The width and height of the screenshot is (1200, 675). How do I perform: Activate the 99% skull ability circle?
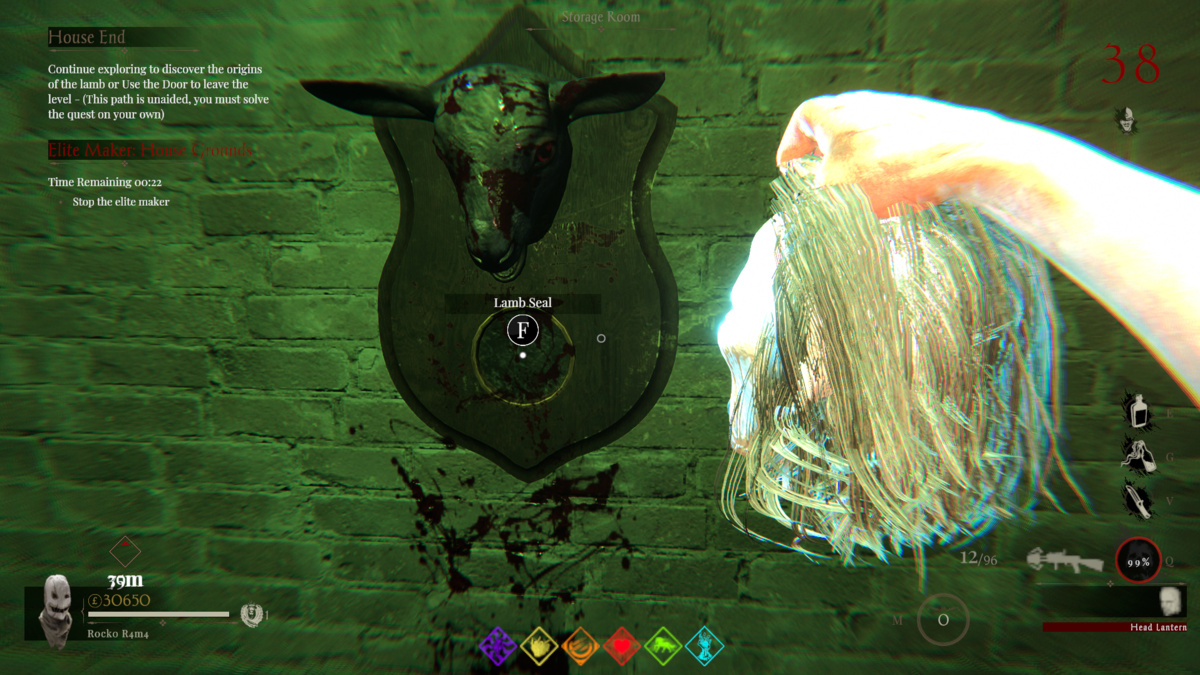[x=1138, y=561]
